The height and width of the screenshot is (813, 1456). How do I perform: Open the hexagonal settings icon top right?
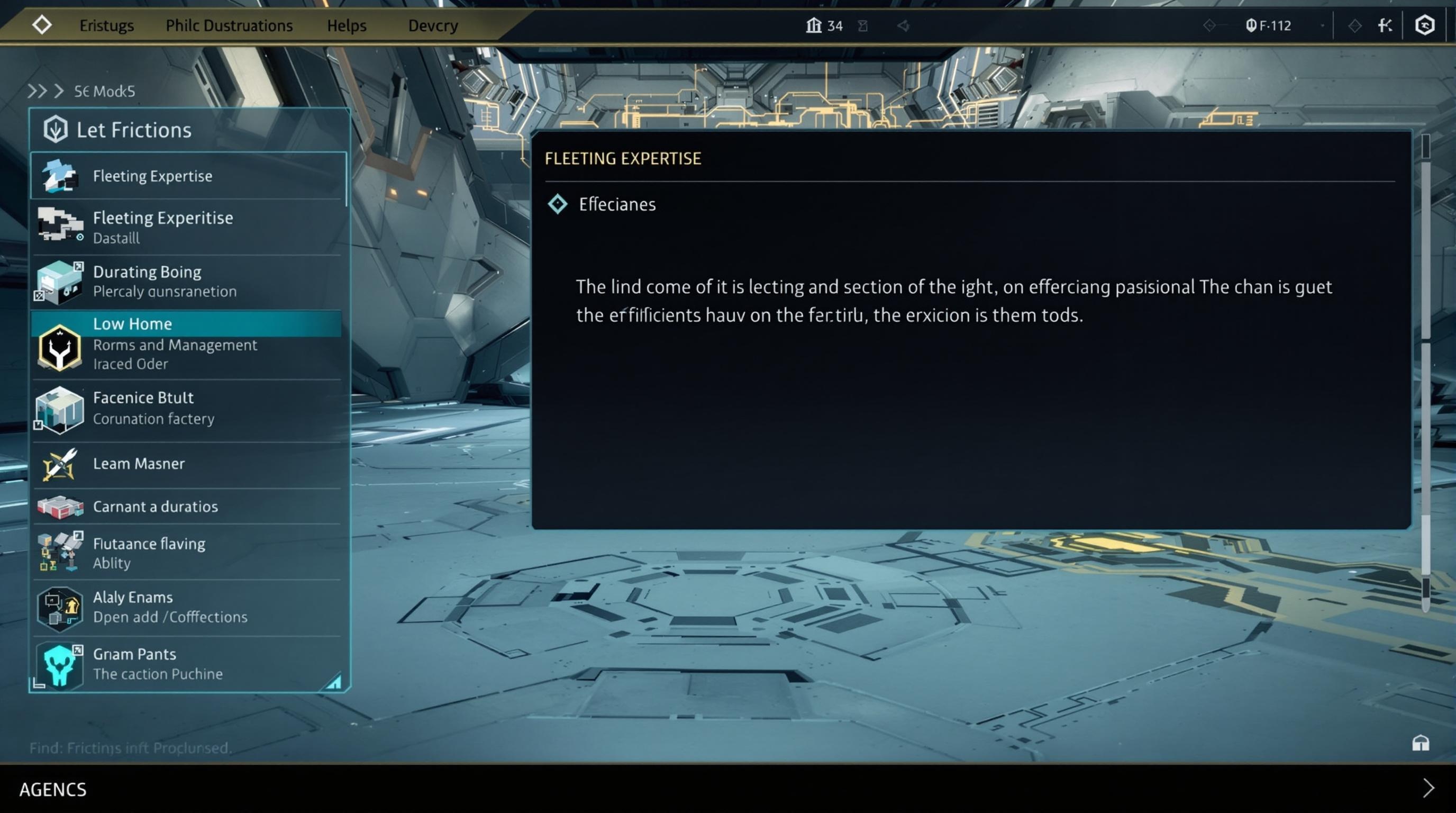(x=1425, y=25)
